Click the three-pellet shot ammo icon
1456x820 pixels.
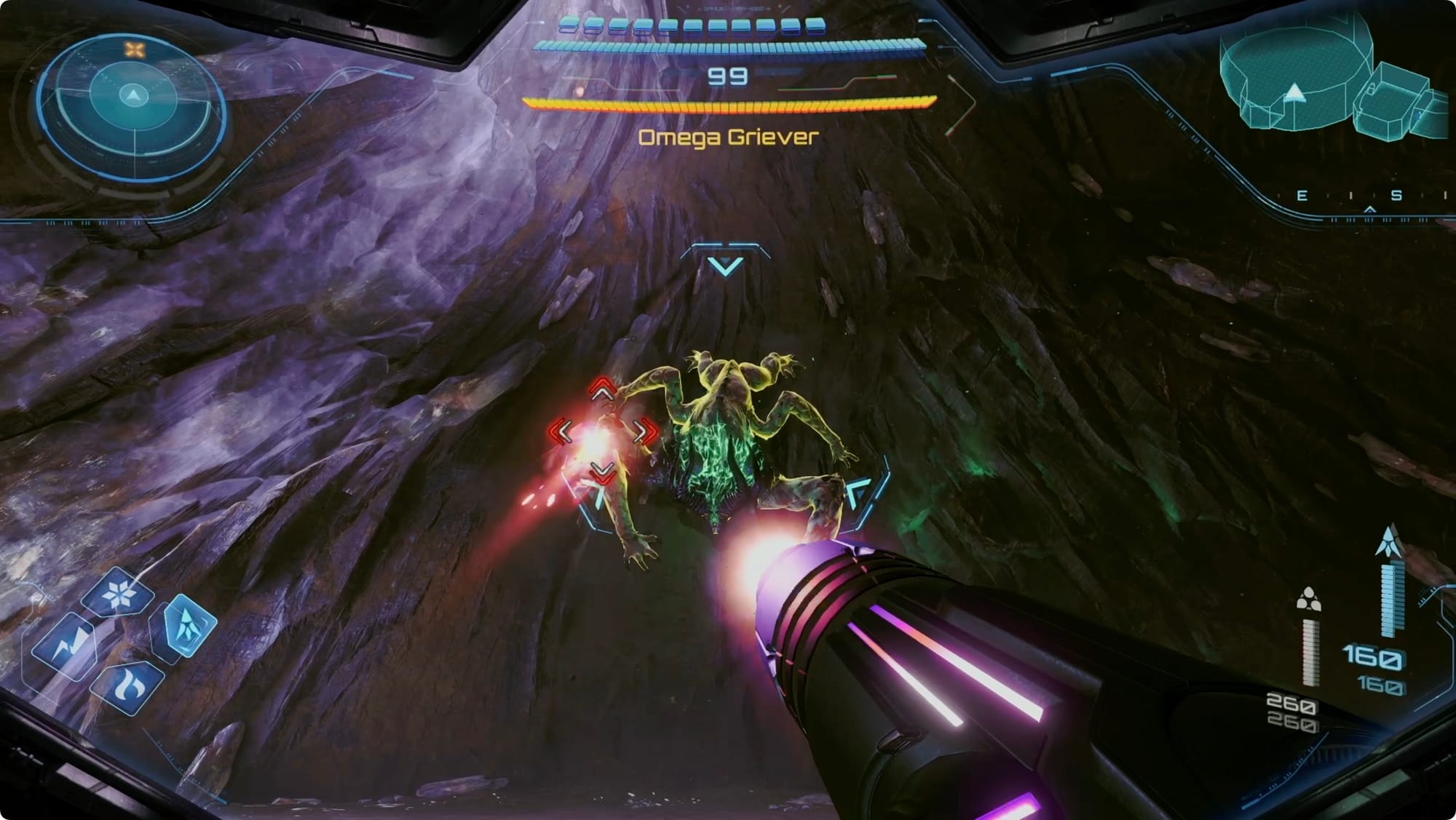[1308, 600]
